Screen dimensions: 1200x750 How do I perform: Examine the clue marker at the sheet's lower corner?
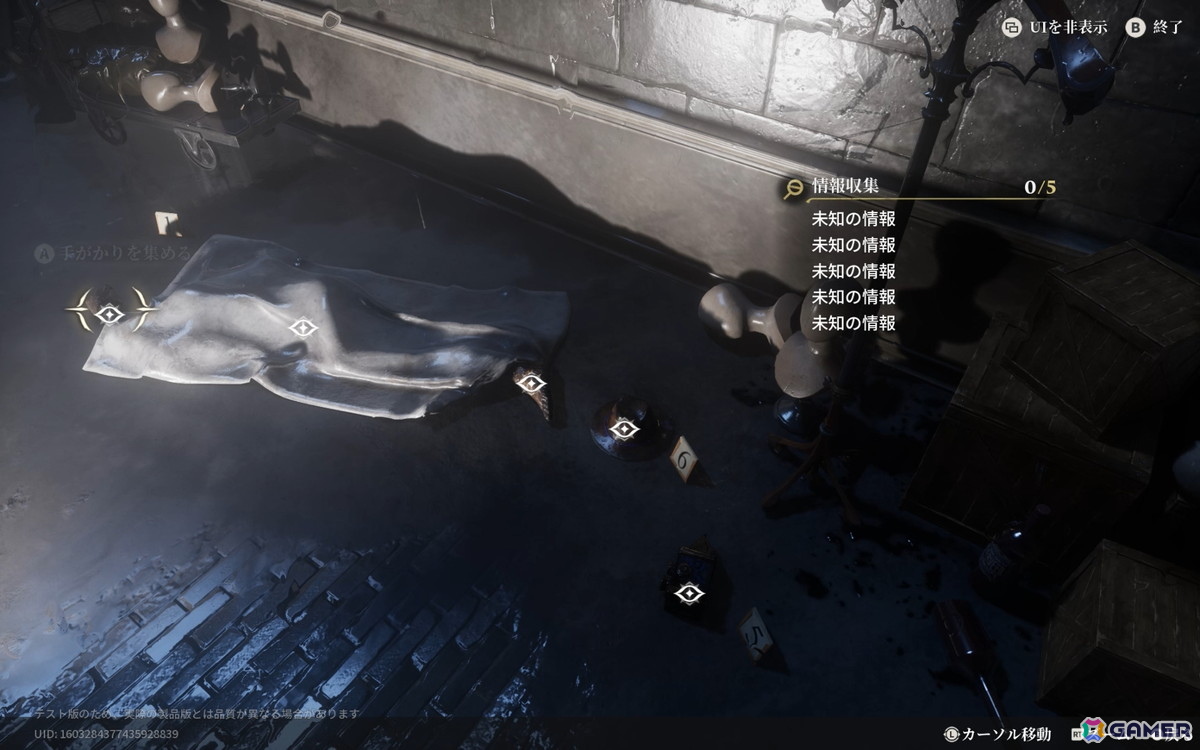tap(530, 383)
